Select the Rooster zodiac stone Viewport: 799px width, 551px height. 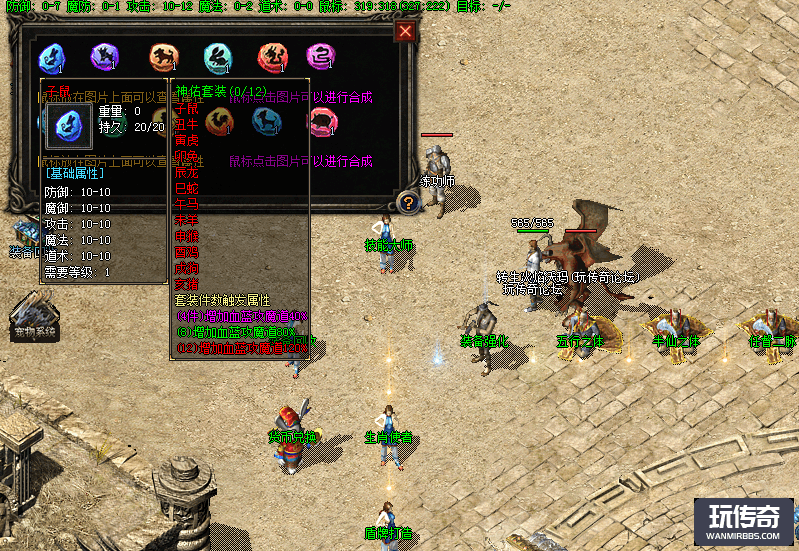218,121
